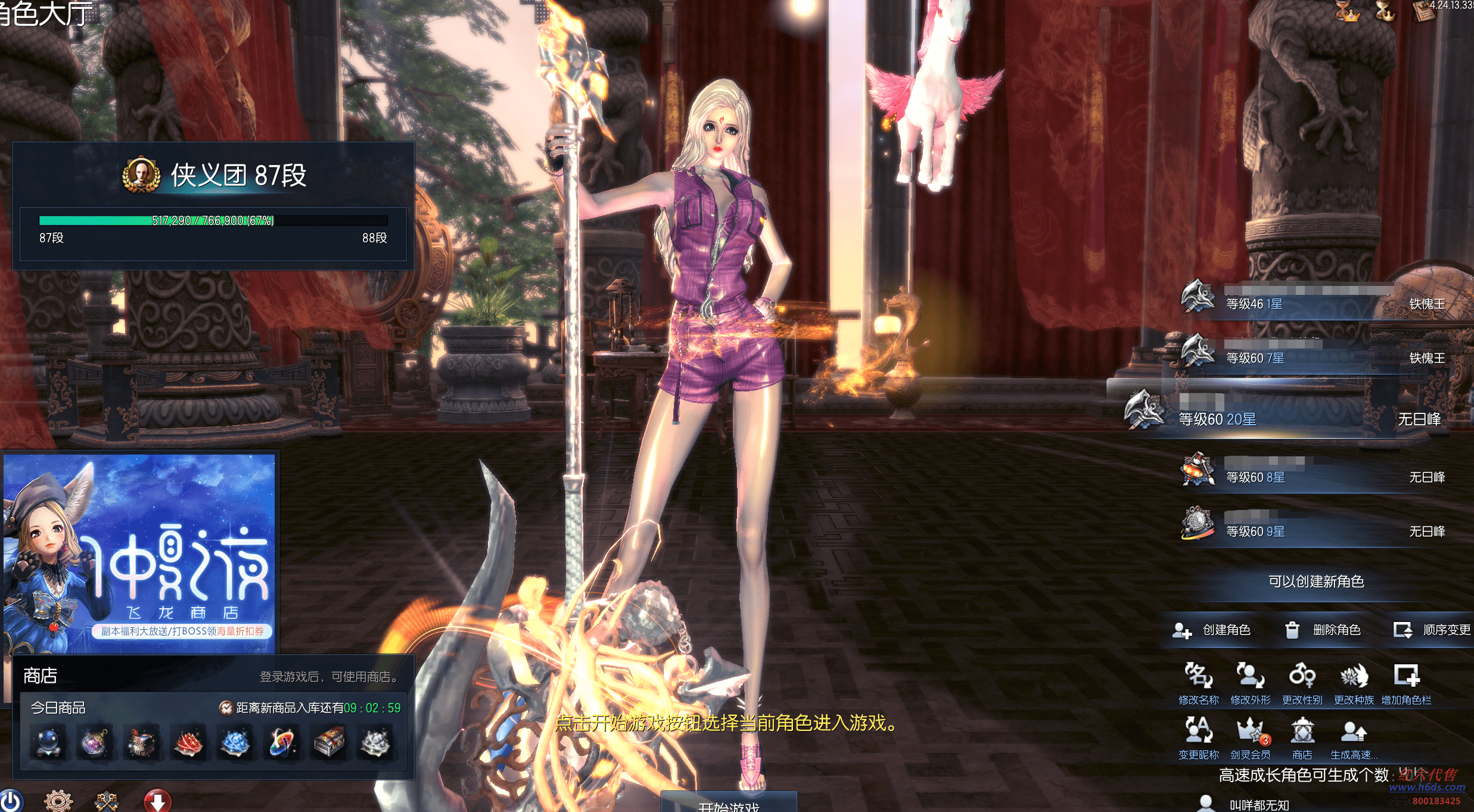1474x812 pixels.
Task: Click the power exit button
Action: 11,801
